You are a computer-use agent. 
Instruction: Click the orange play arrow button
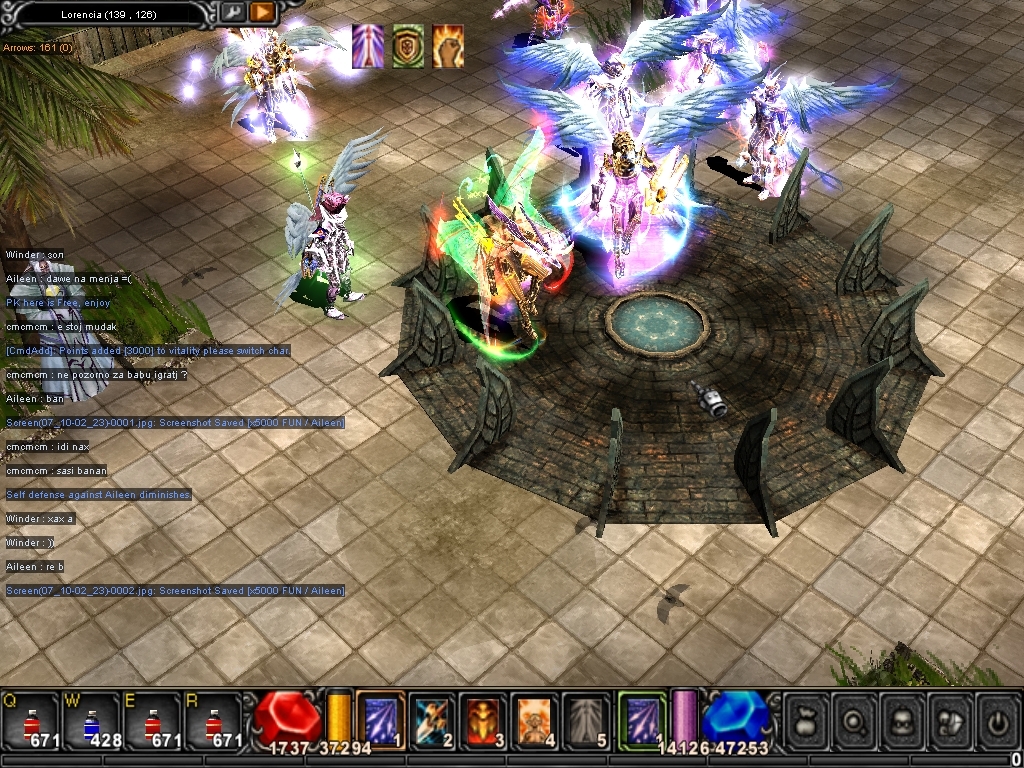point(262,13)
